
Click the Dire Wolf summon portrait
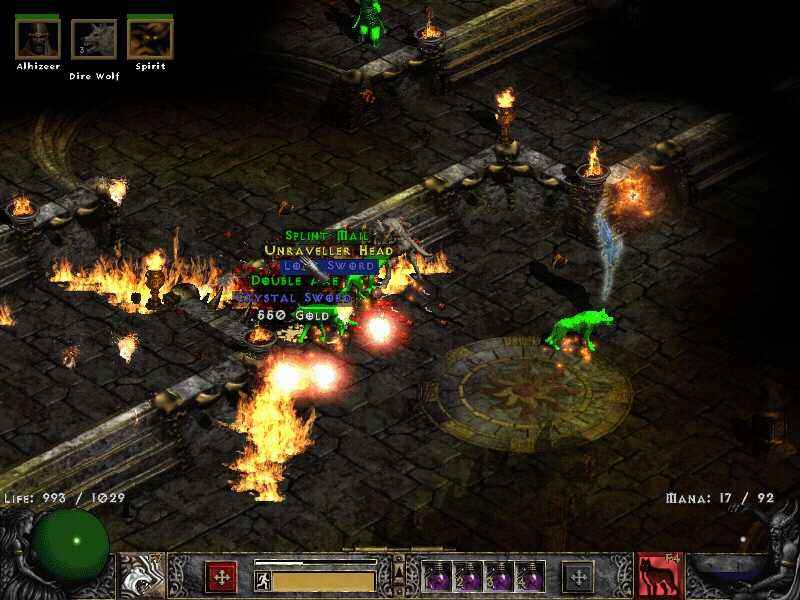click(94, 40)
